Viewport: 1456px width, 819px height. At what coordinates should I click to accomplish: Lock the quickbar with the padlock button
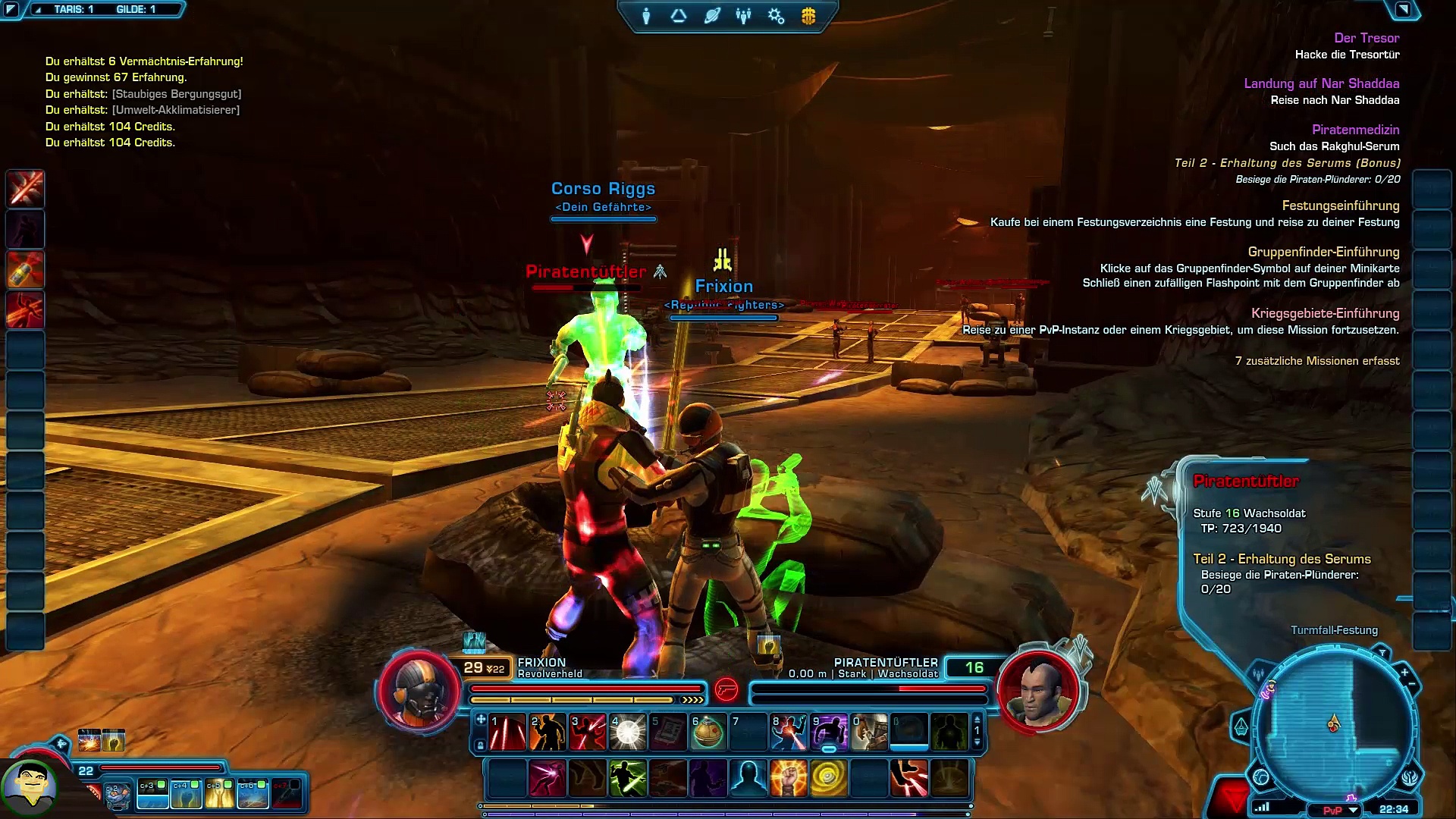pos(481,746)
